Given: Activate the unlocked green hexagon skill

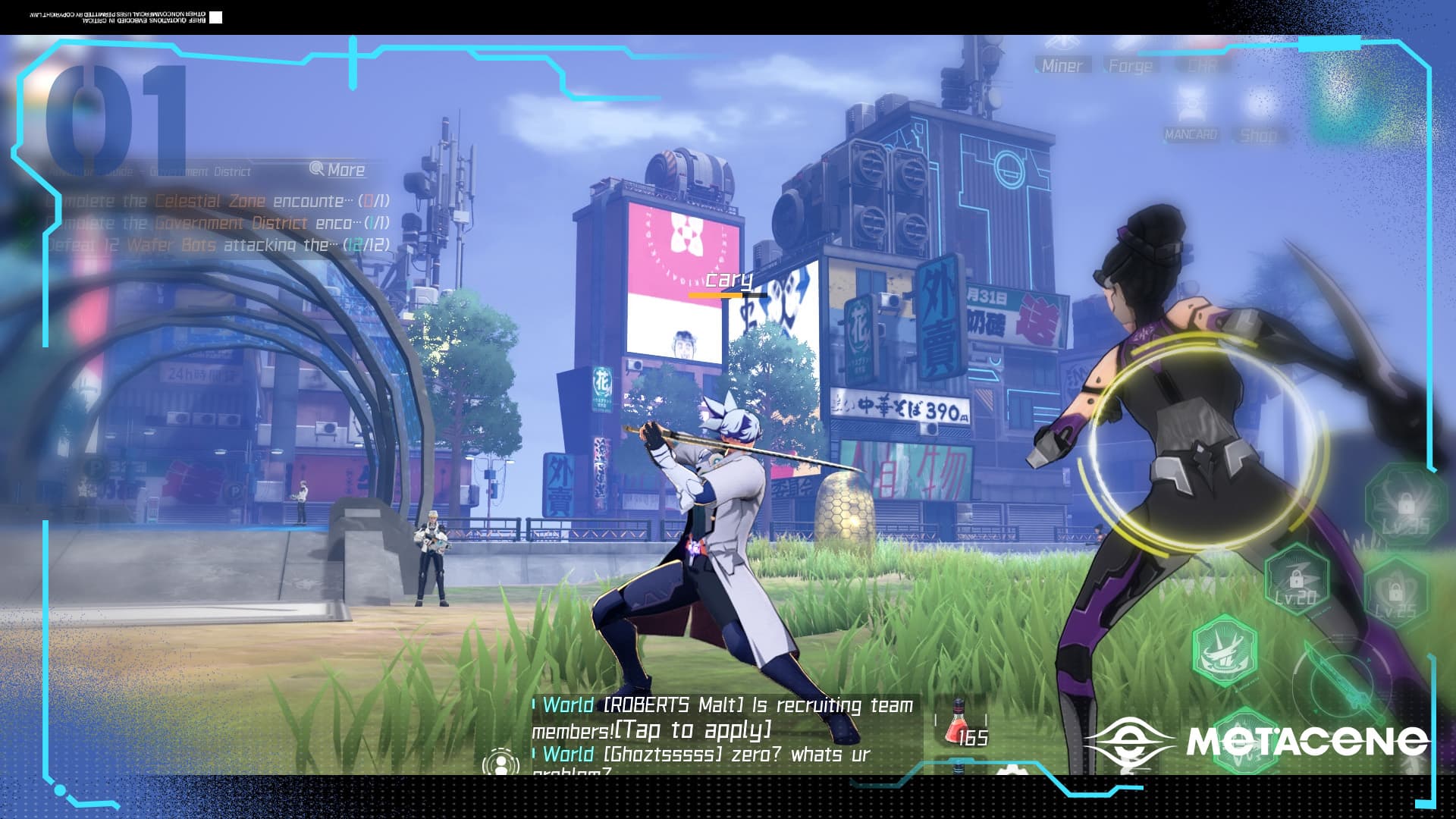Looking at the screenshot, I should [x=1224, y=651].
